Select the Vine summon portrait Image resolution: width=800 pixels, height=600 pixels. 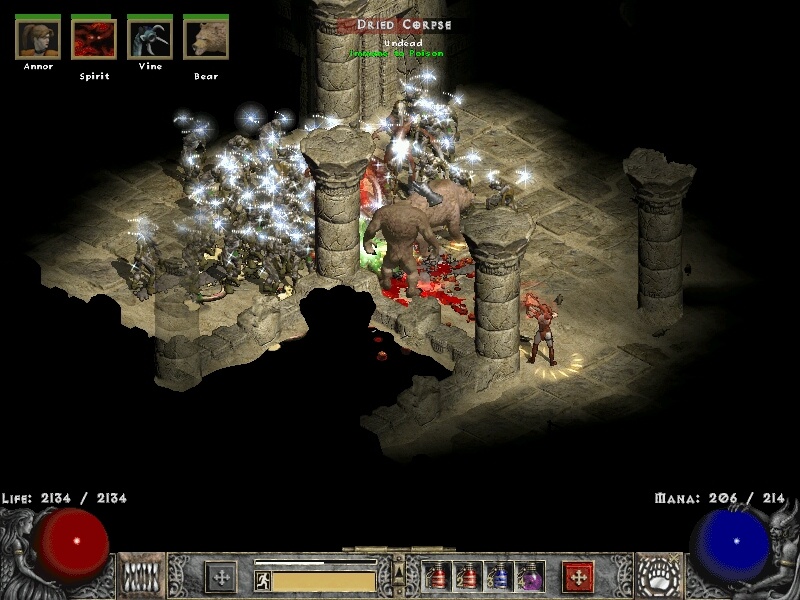[x=150, y=39]
